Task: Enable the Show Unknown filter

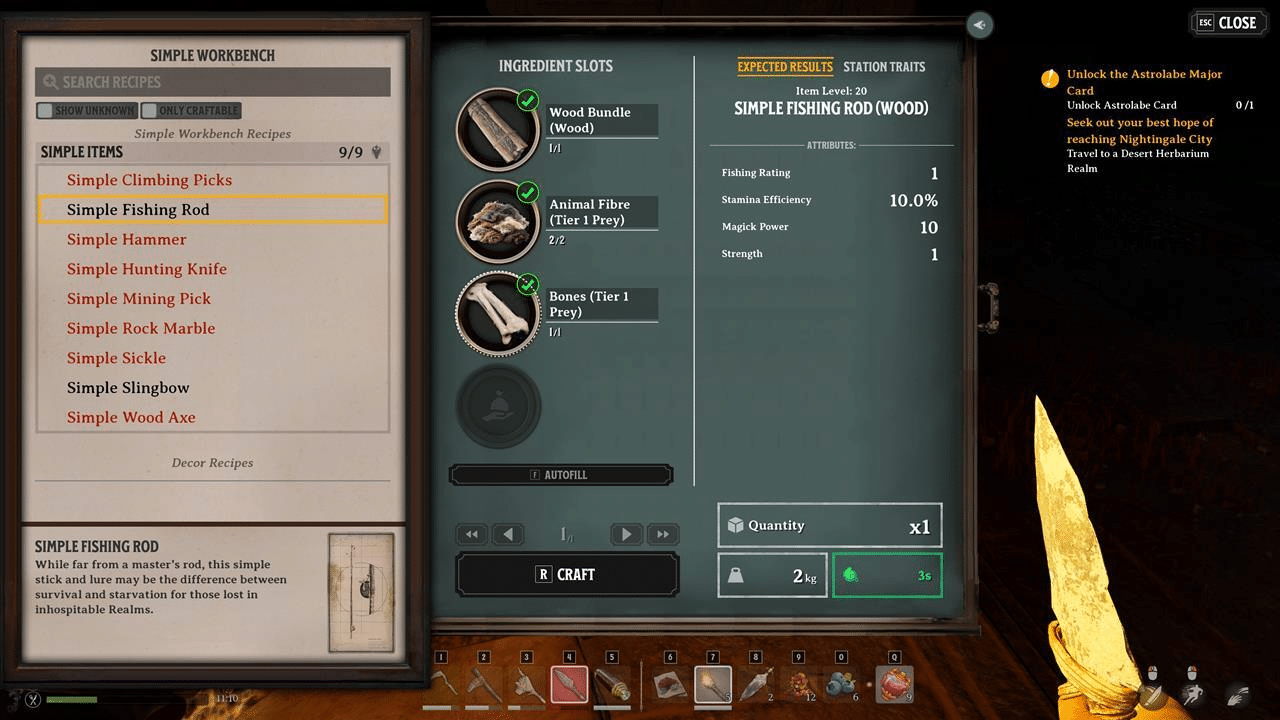Action: [x=46, y=110]
